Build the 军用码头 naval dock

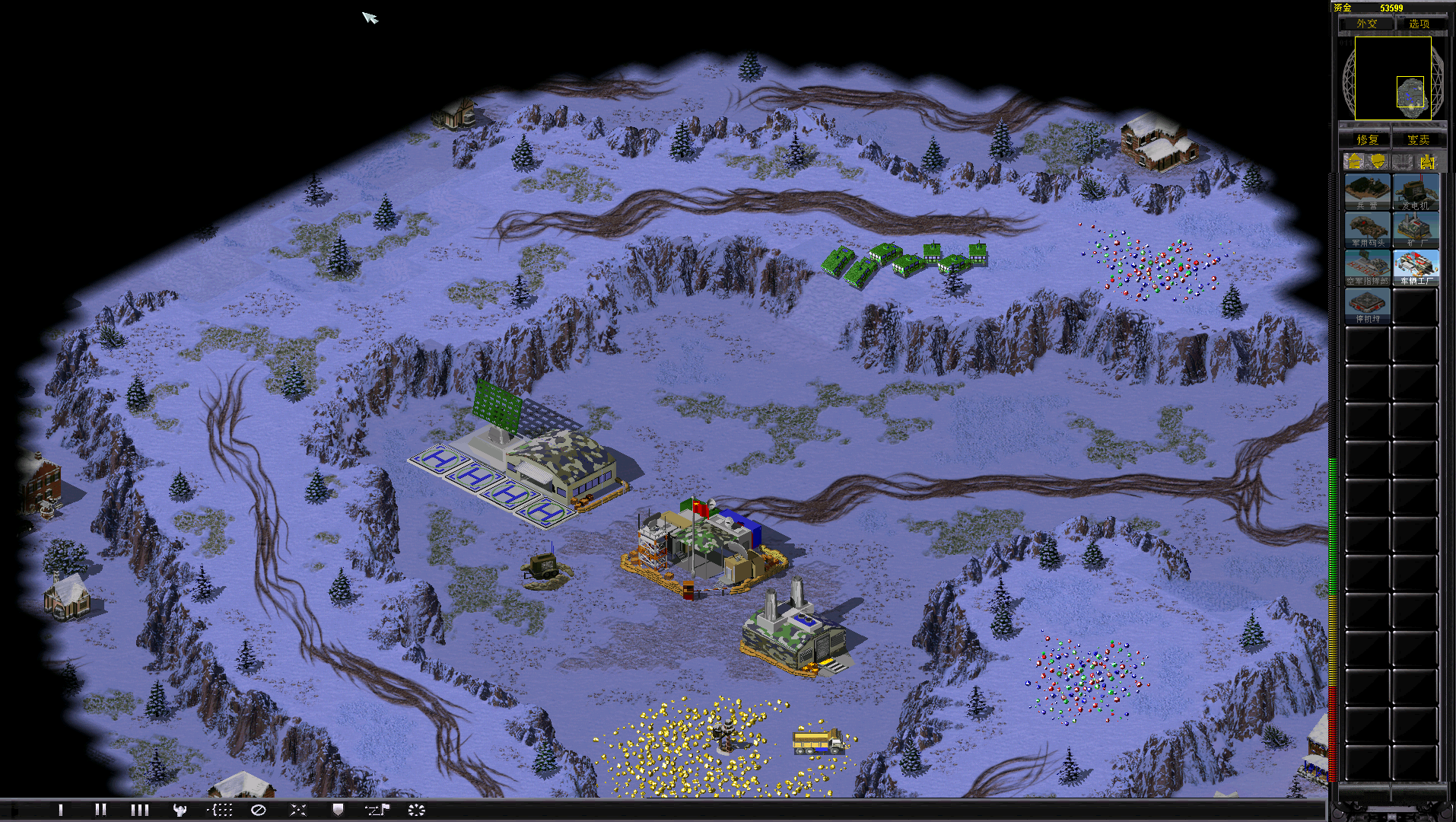1367,230
